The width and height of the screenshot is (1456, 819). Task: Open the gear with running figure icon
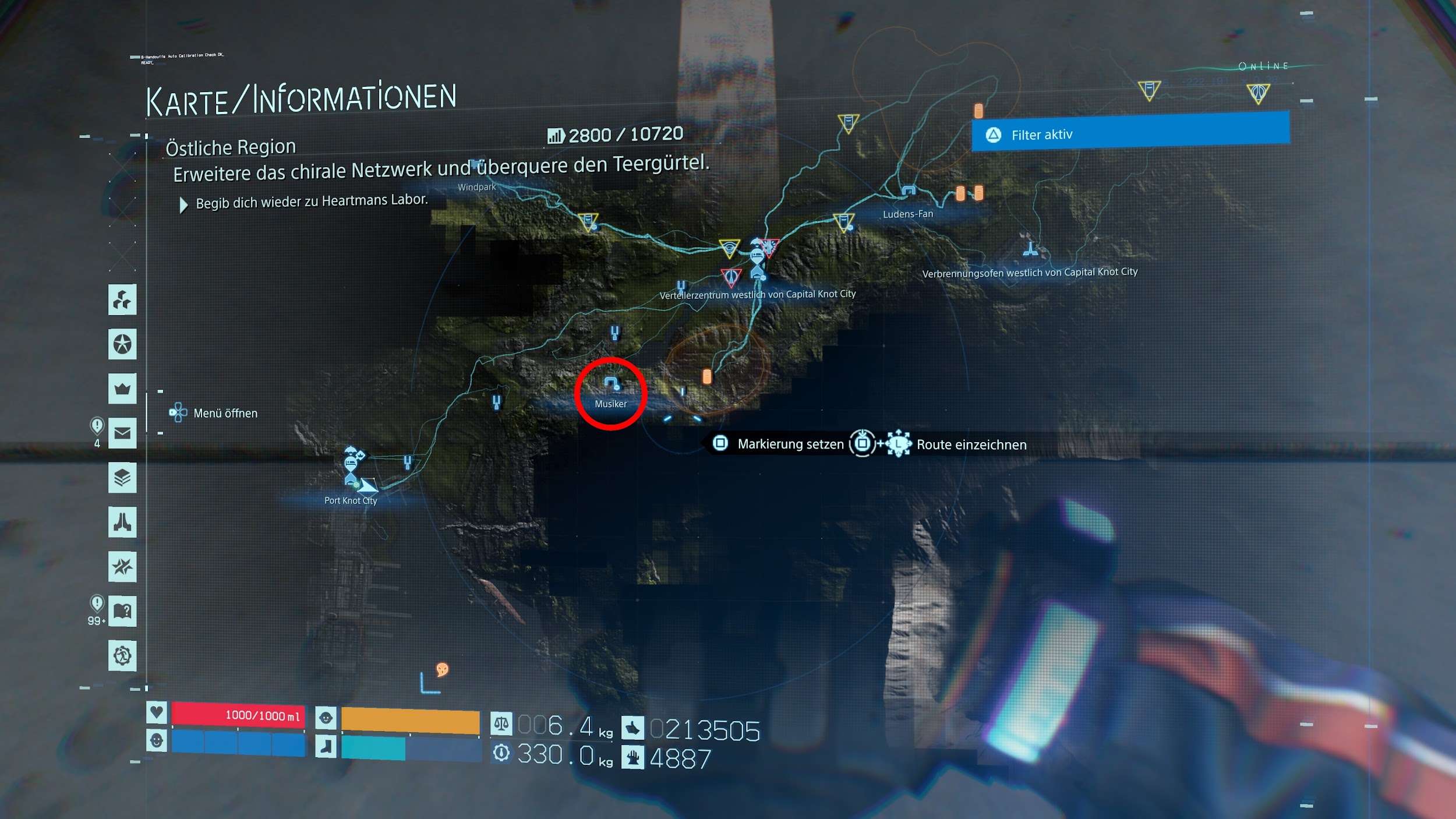coord(122,656)
